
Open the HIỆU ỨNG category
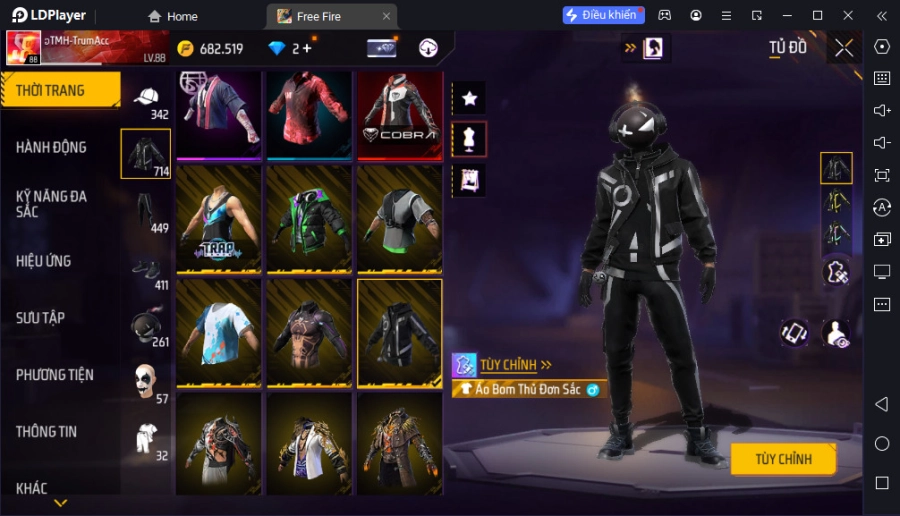click(x=44, y=261)
